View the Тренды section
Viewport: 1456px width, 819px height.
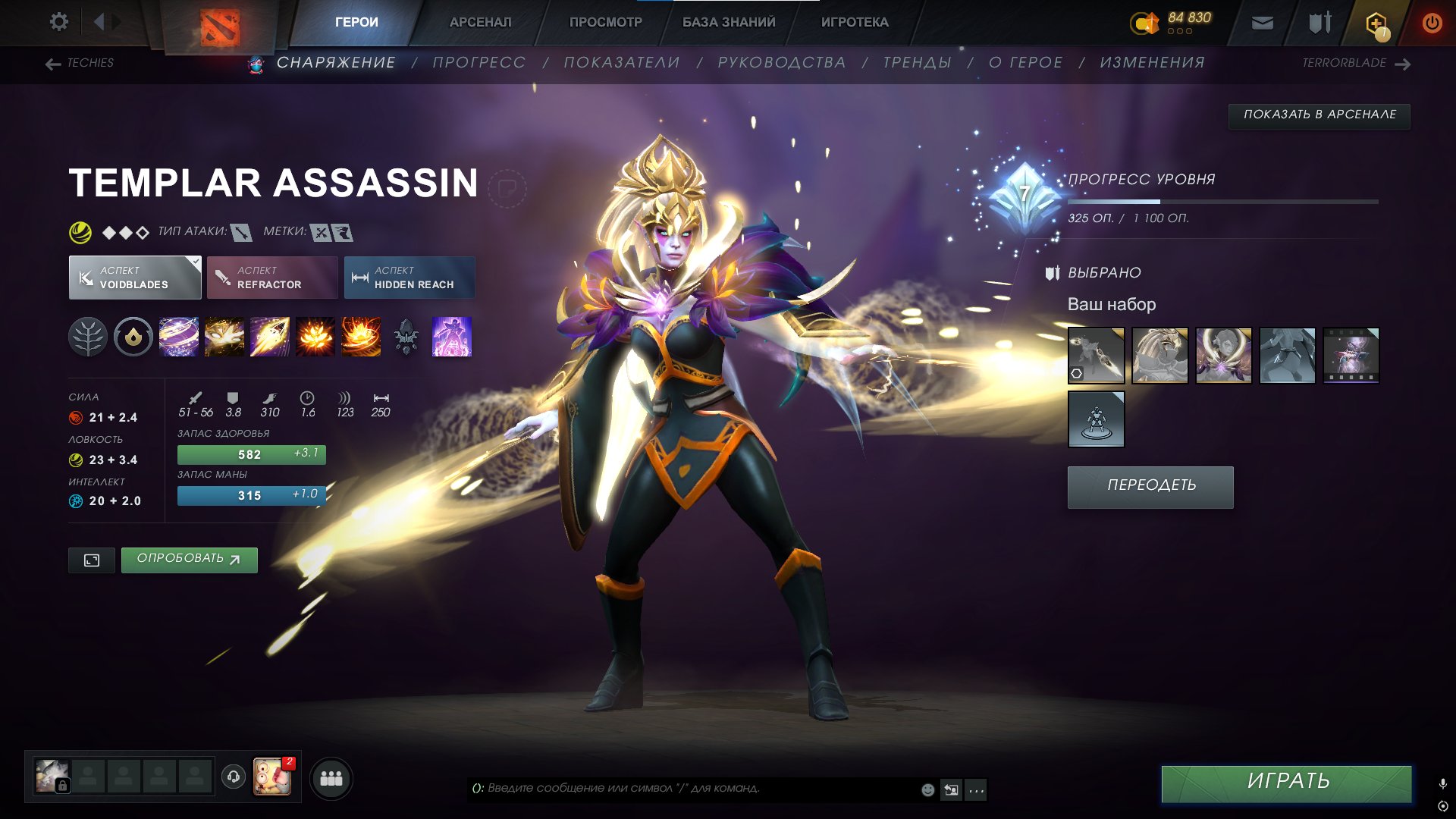coord(916,63)
